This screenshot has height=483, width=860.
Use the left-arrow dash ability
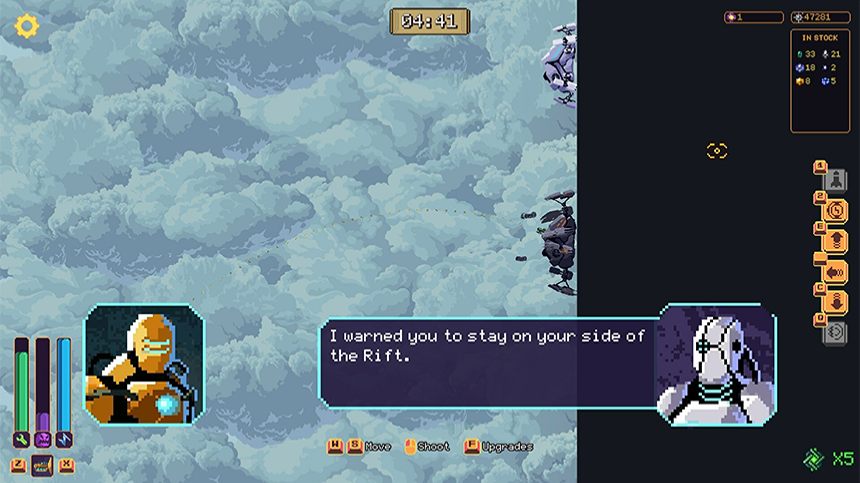(x=835, y=271)
